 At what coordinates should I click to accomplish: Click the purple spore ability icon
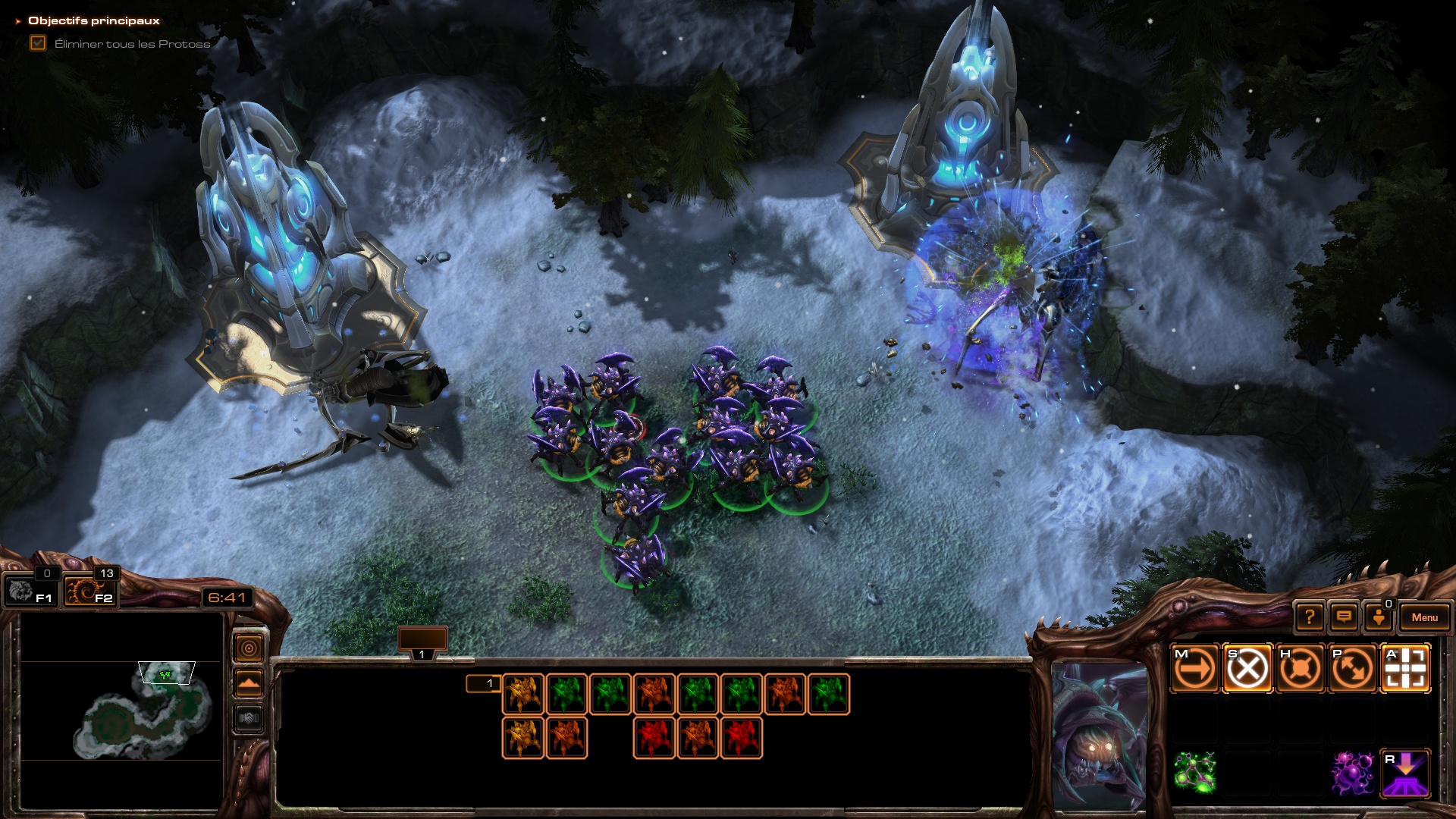pos(1353,773)
